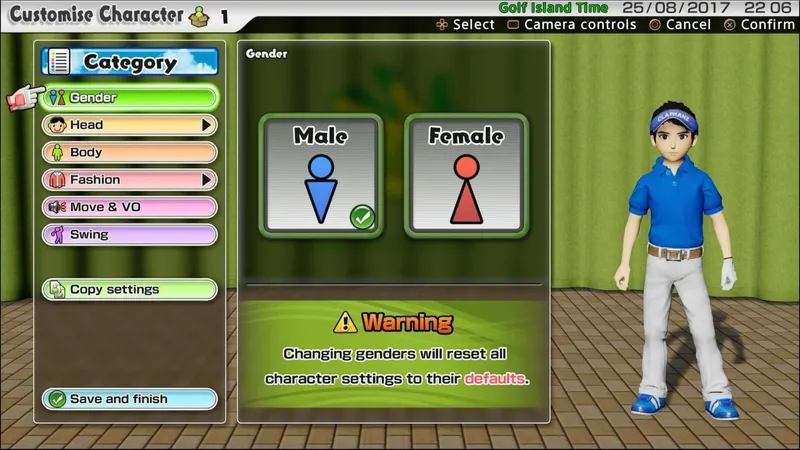The image size is (800, 450).
Task: Click Save and finish
Action: coord(130,399)
